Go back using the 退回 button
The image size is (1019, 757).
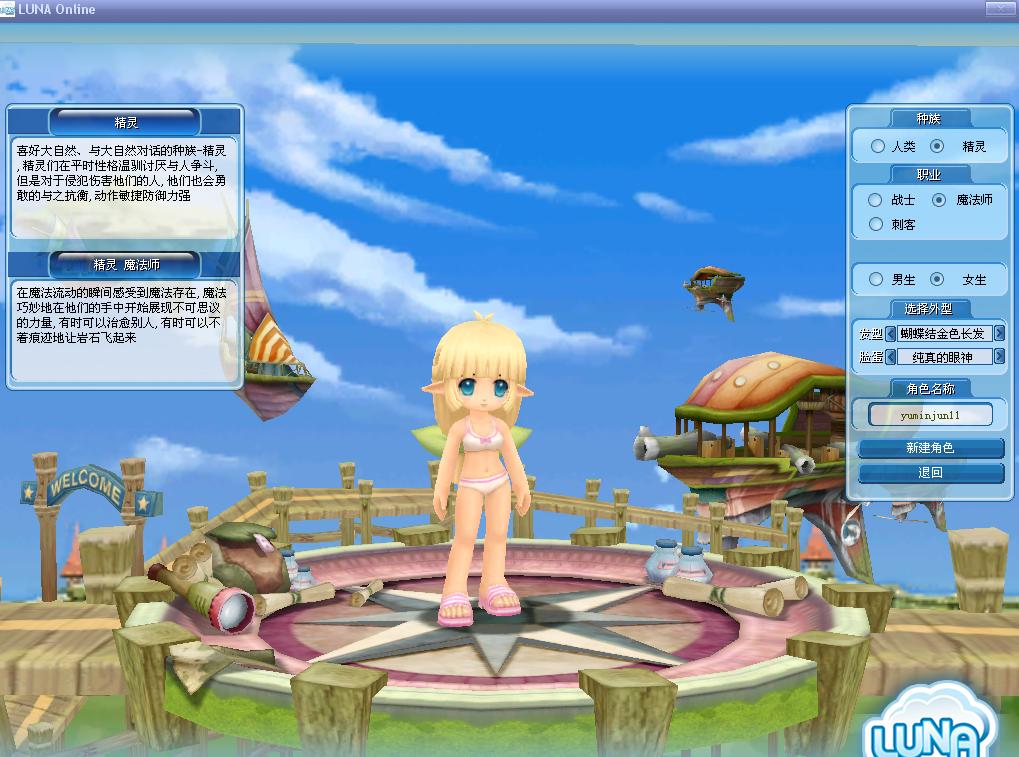[930, 473]
